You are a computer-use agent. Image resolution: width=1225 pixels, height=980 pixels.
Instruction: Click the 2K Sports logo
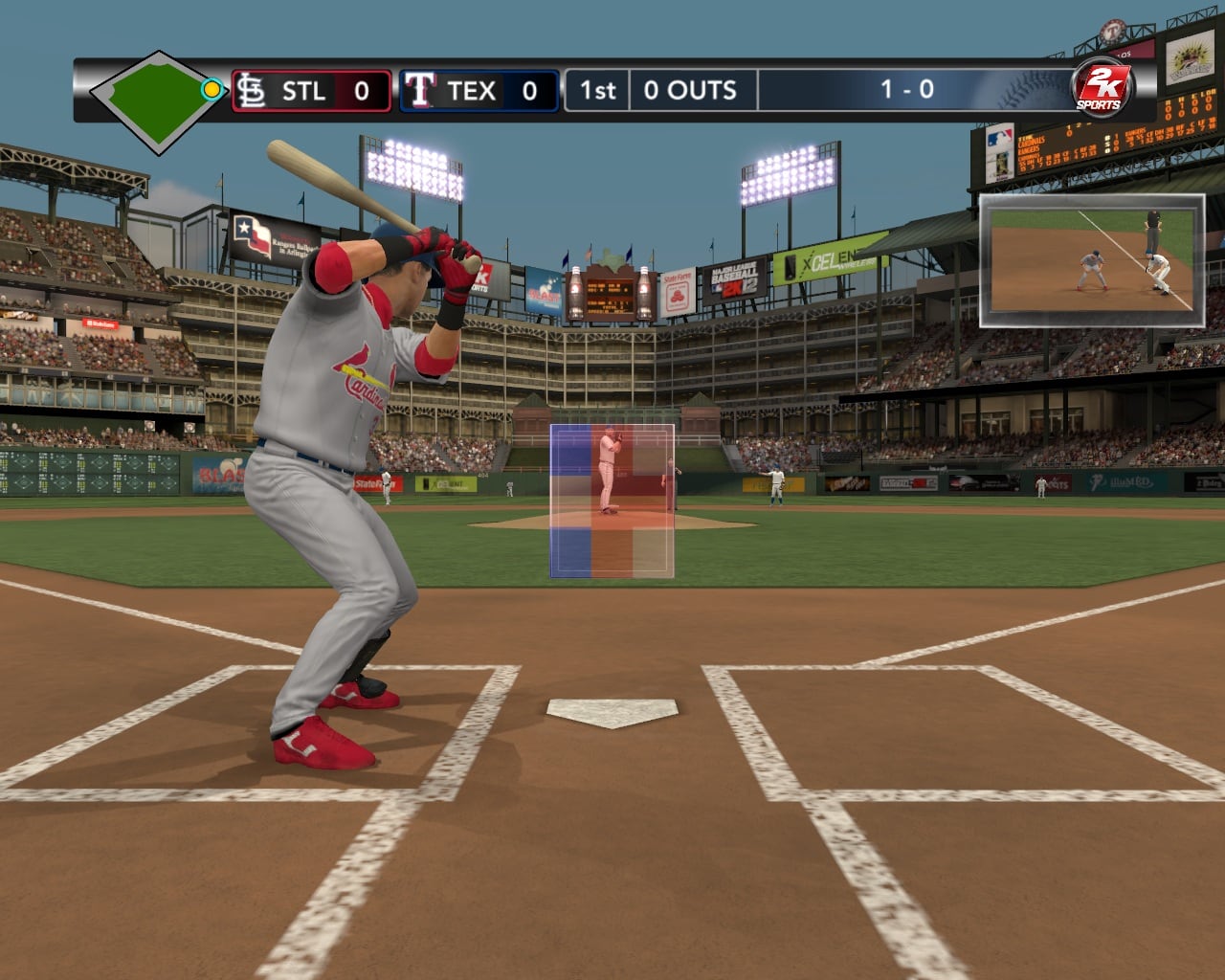1101,90
